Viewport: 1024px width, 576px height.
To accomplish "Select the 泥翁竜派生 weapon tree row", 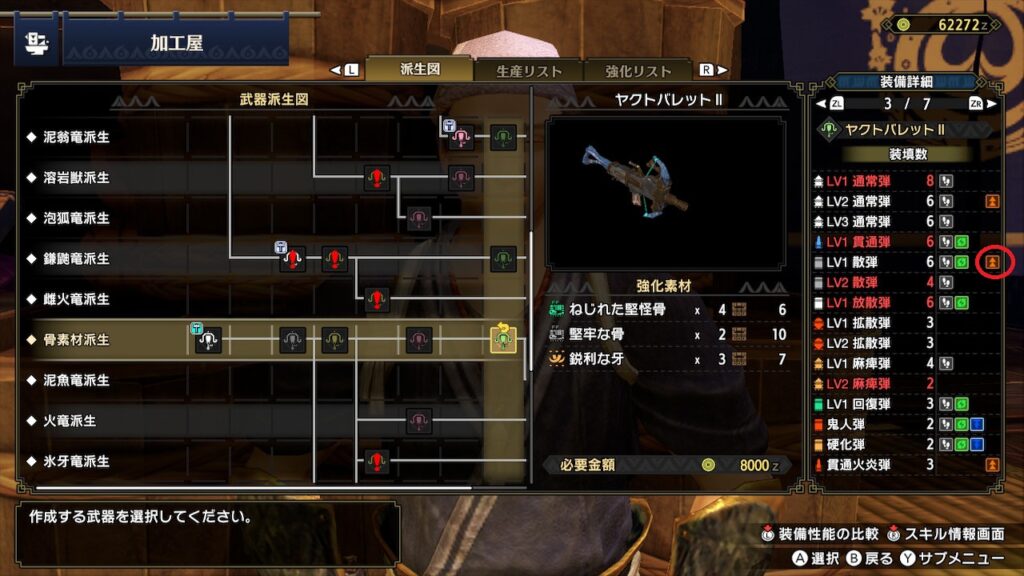I will tap(70, 137).
